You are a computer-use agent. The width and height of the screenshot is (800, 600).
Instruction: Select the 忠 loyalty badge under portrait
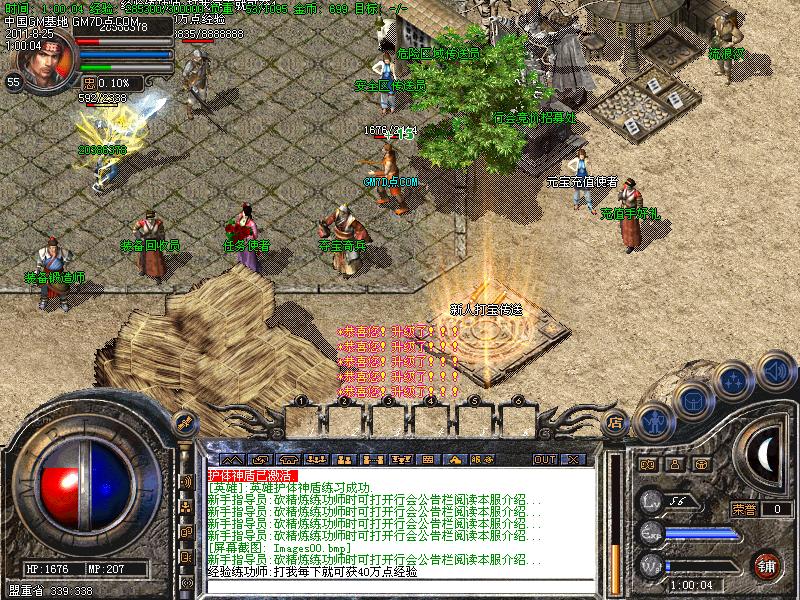pyautogui.click(x=89, y=83)
